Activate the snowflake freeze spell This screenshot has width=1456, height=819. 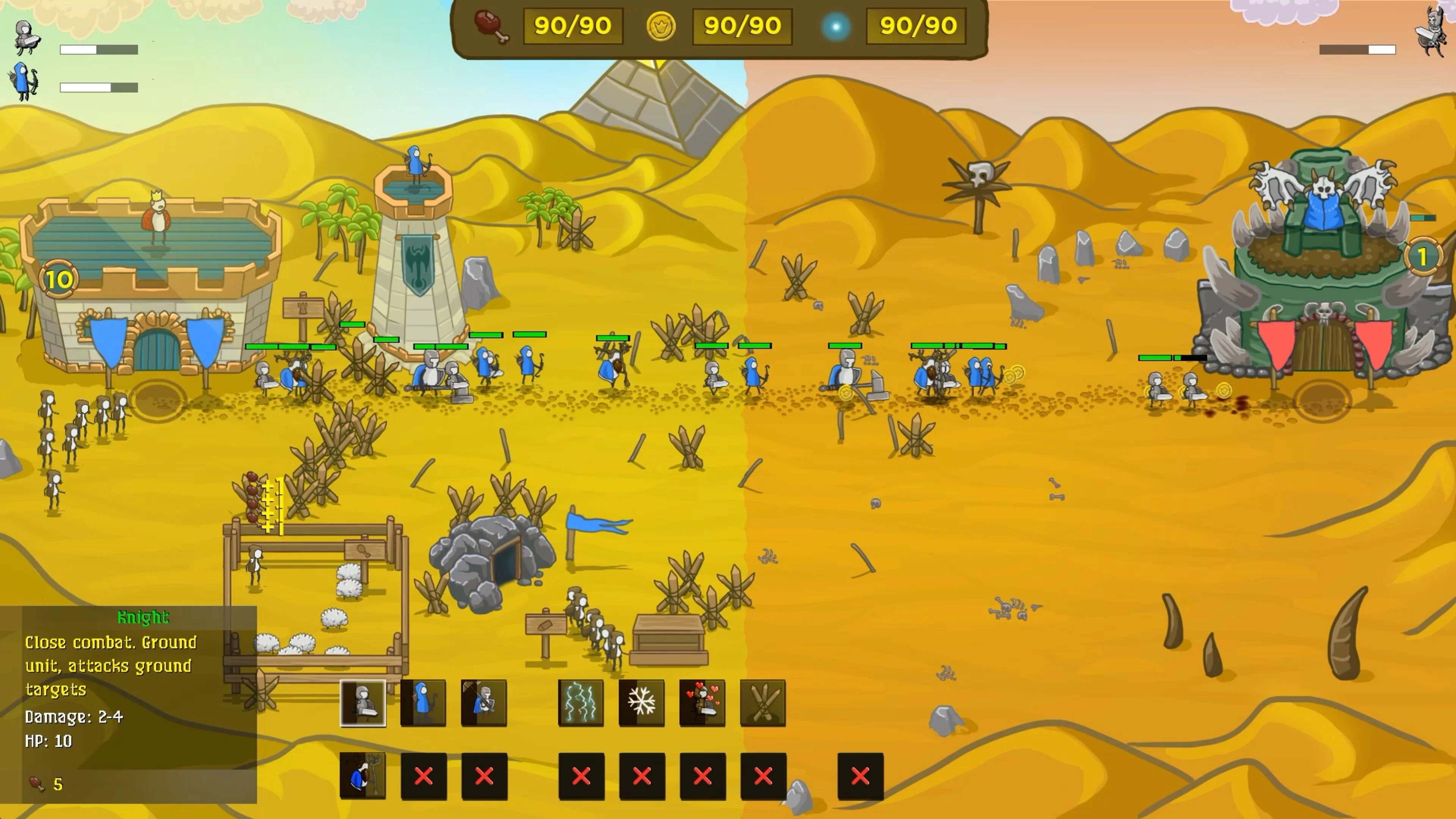tap(640, 703)
